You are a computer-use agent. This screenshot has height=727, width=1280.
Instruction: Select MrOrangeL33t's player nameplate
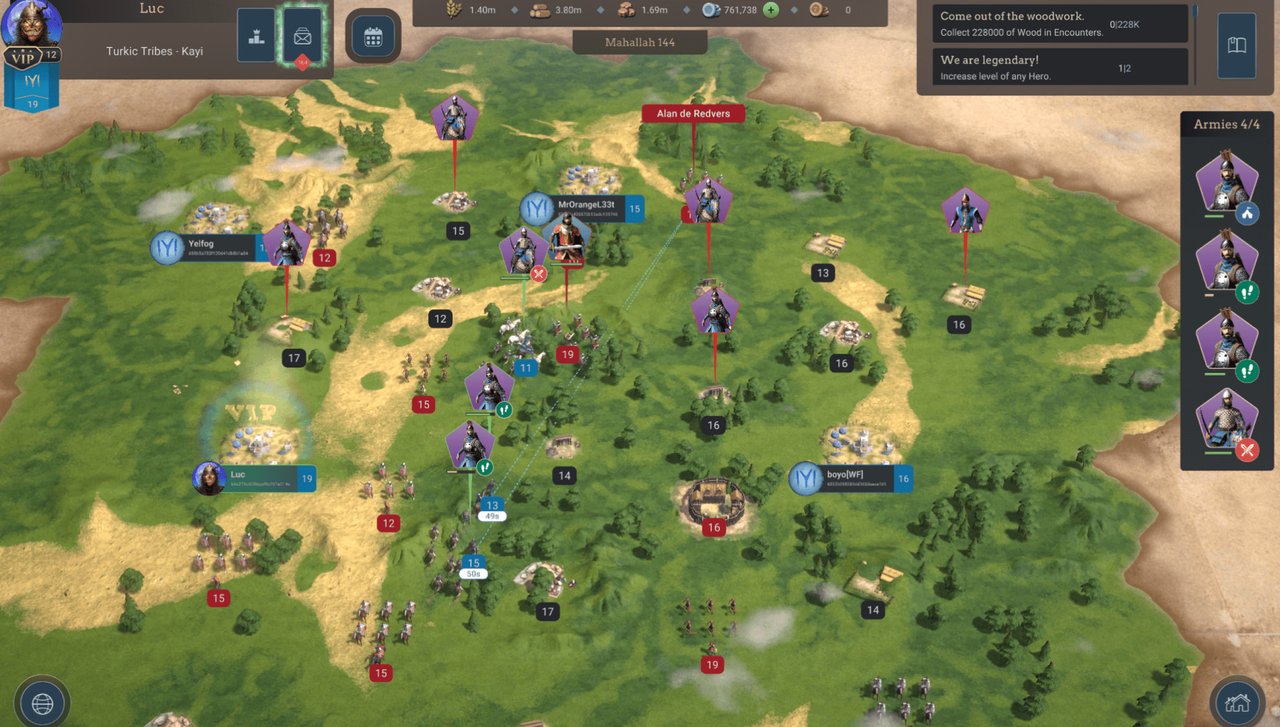point(585,209)
